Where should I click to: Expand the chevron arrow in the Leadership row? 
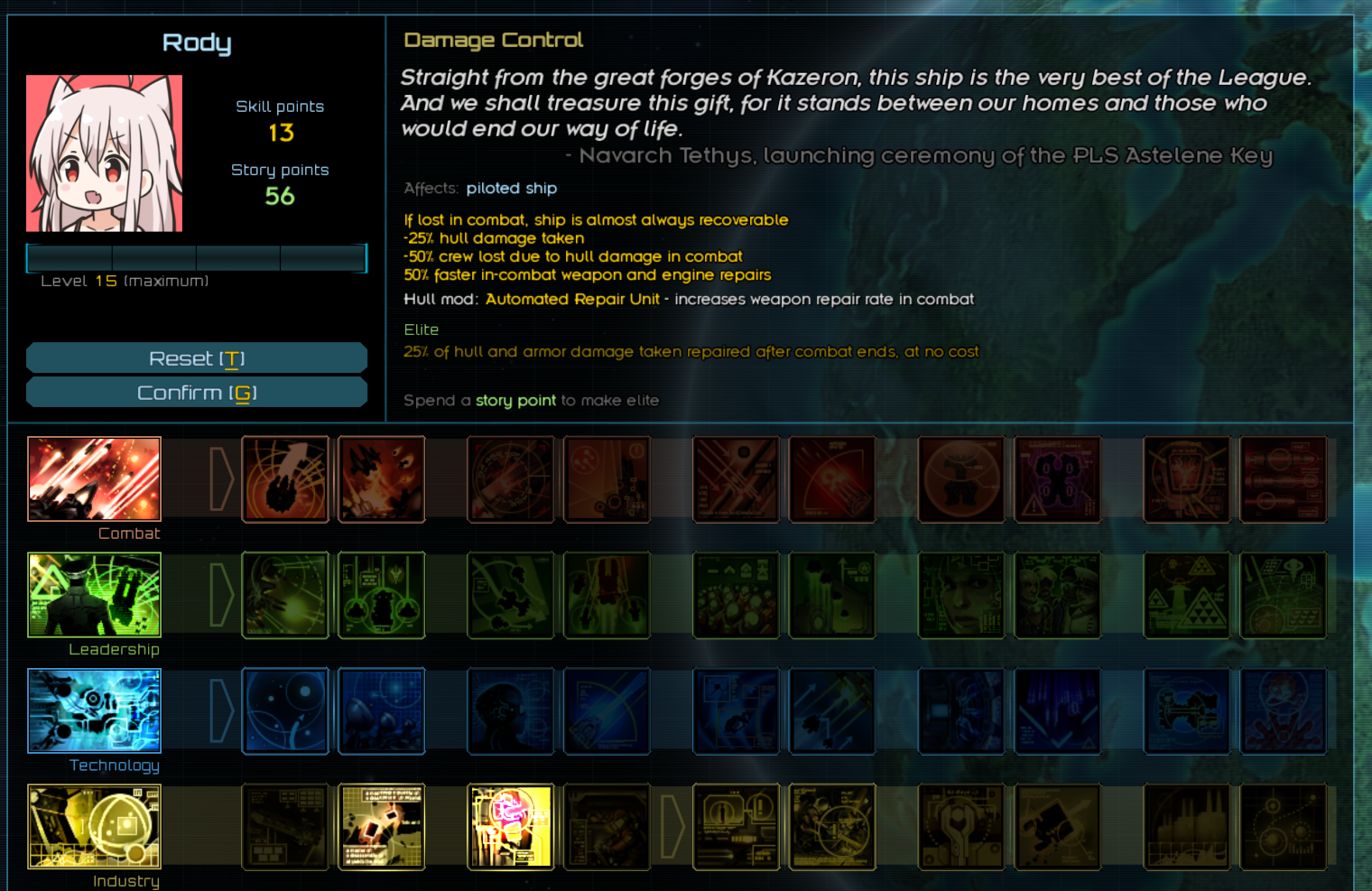point(222,595)
